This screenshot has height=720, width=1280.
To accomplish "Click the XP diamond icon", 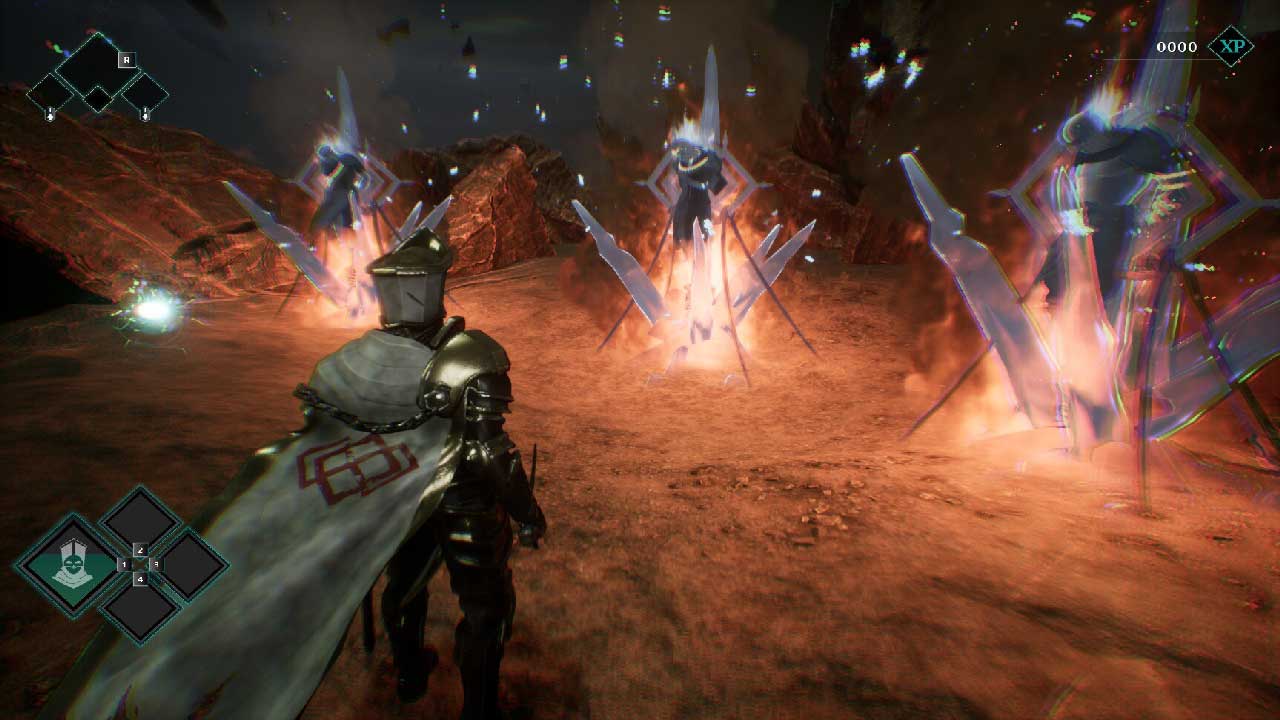I will [1229, 46].
